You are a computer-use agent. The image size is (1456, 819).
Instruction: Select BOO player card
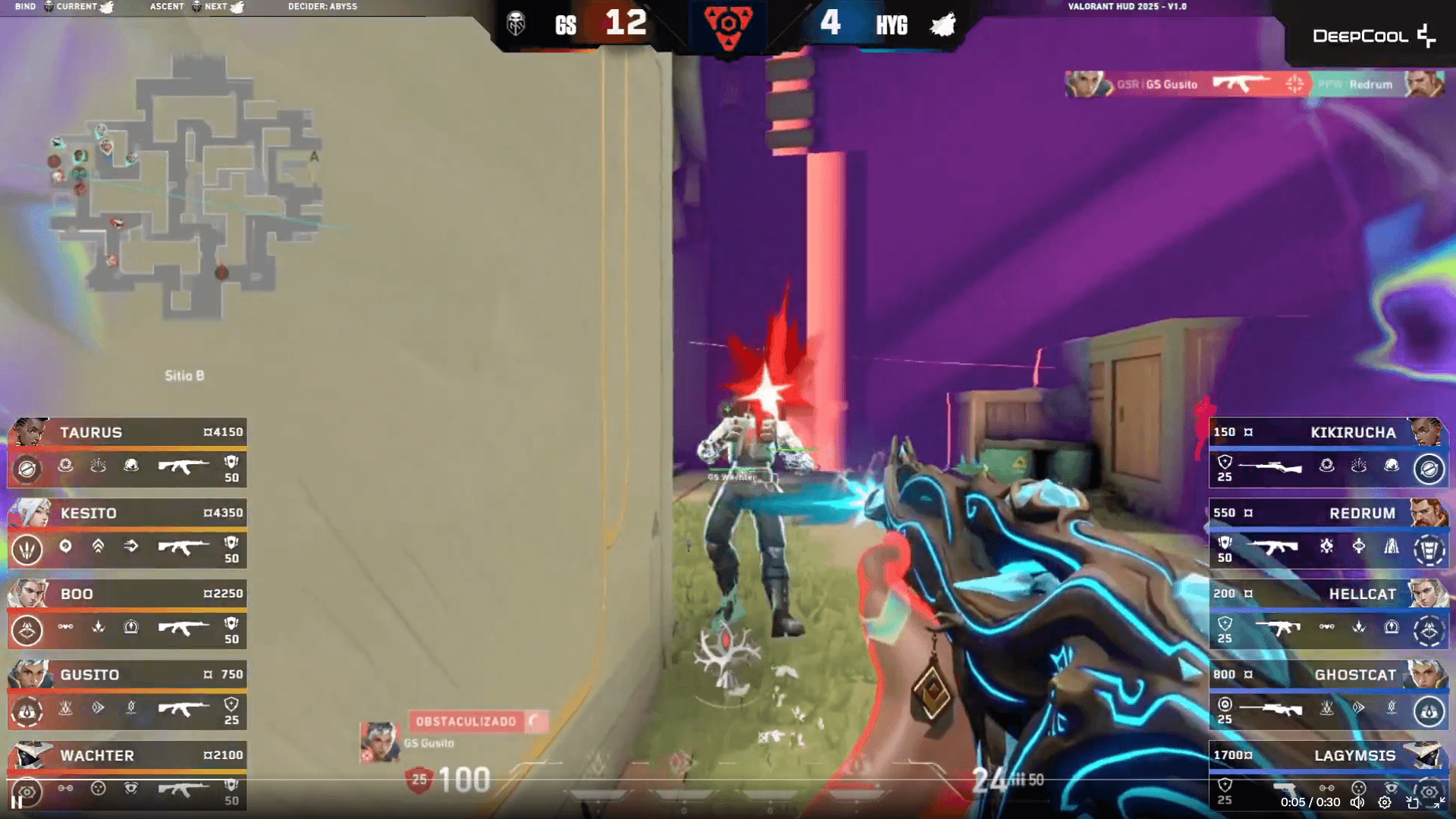point(127,614)
